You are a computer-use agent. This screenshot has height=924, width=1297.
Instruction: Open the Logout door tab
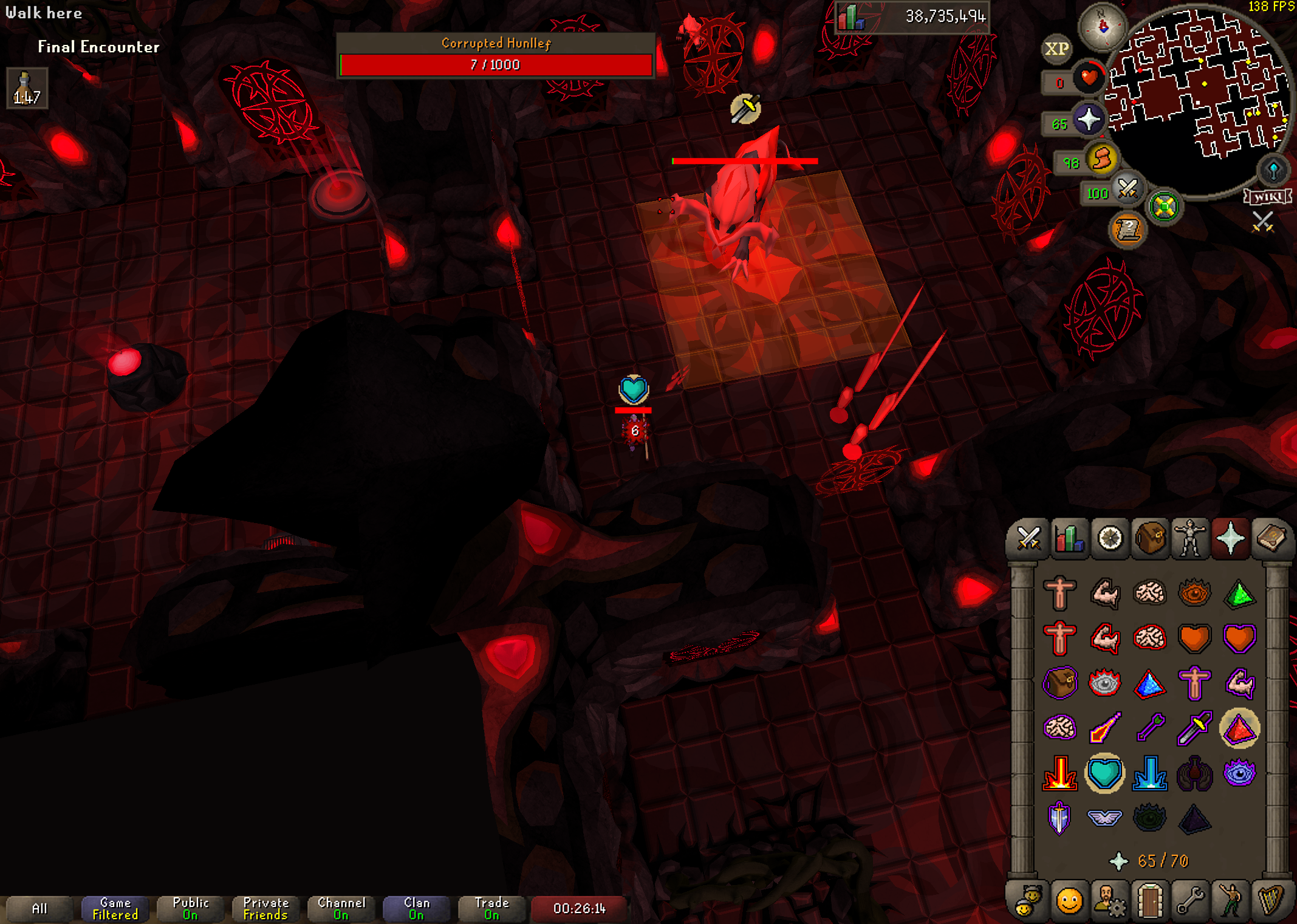tap(1149, 900)
